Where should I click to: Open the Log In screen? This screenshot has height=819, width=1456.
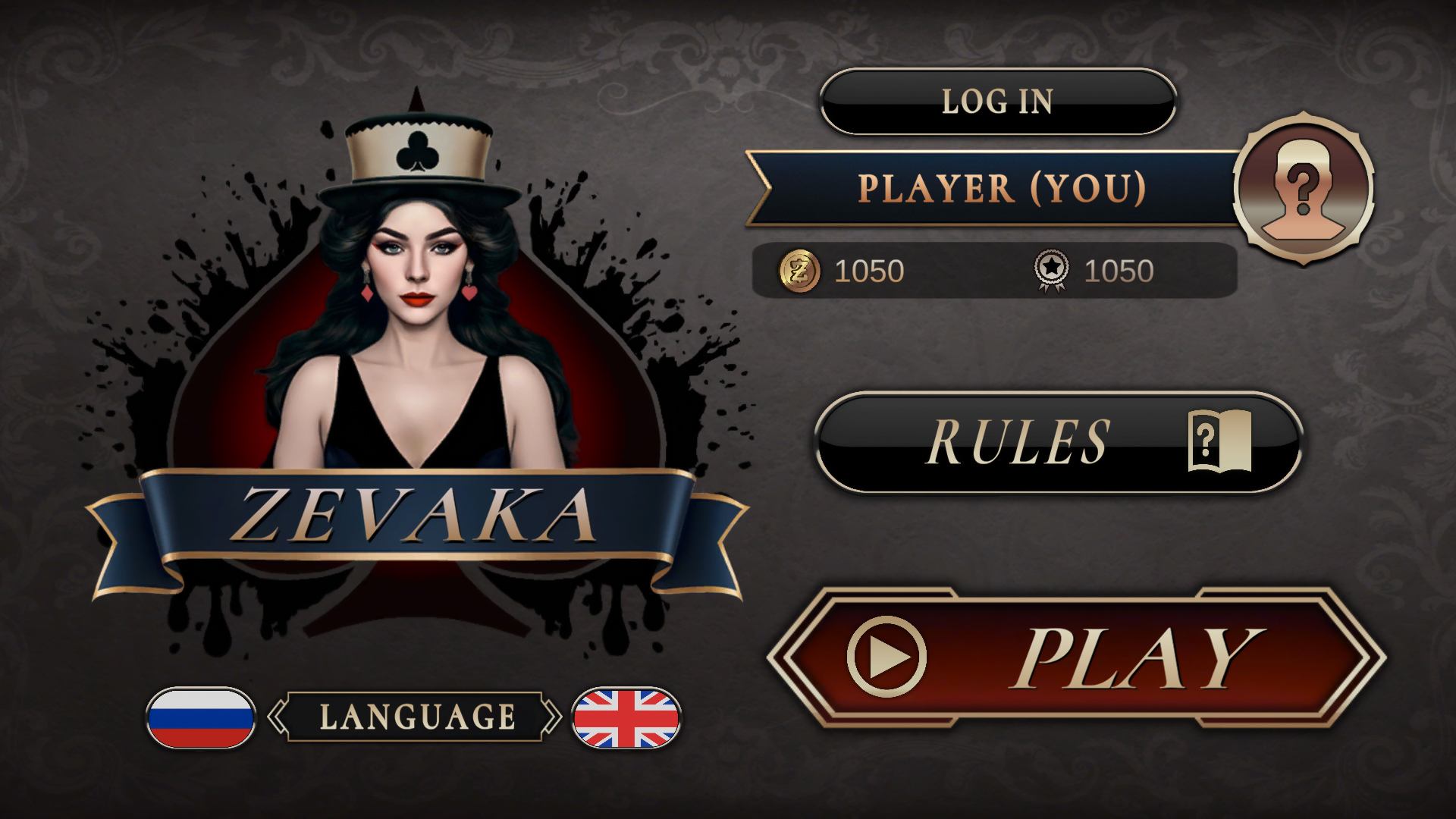(x=998, y=102)
